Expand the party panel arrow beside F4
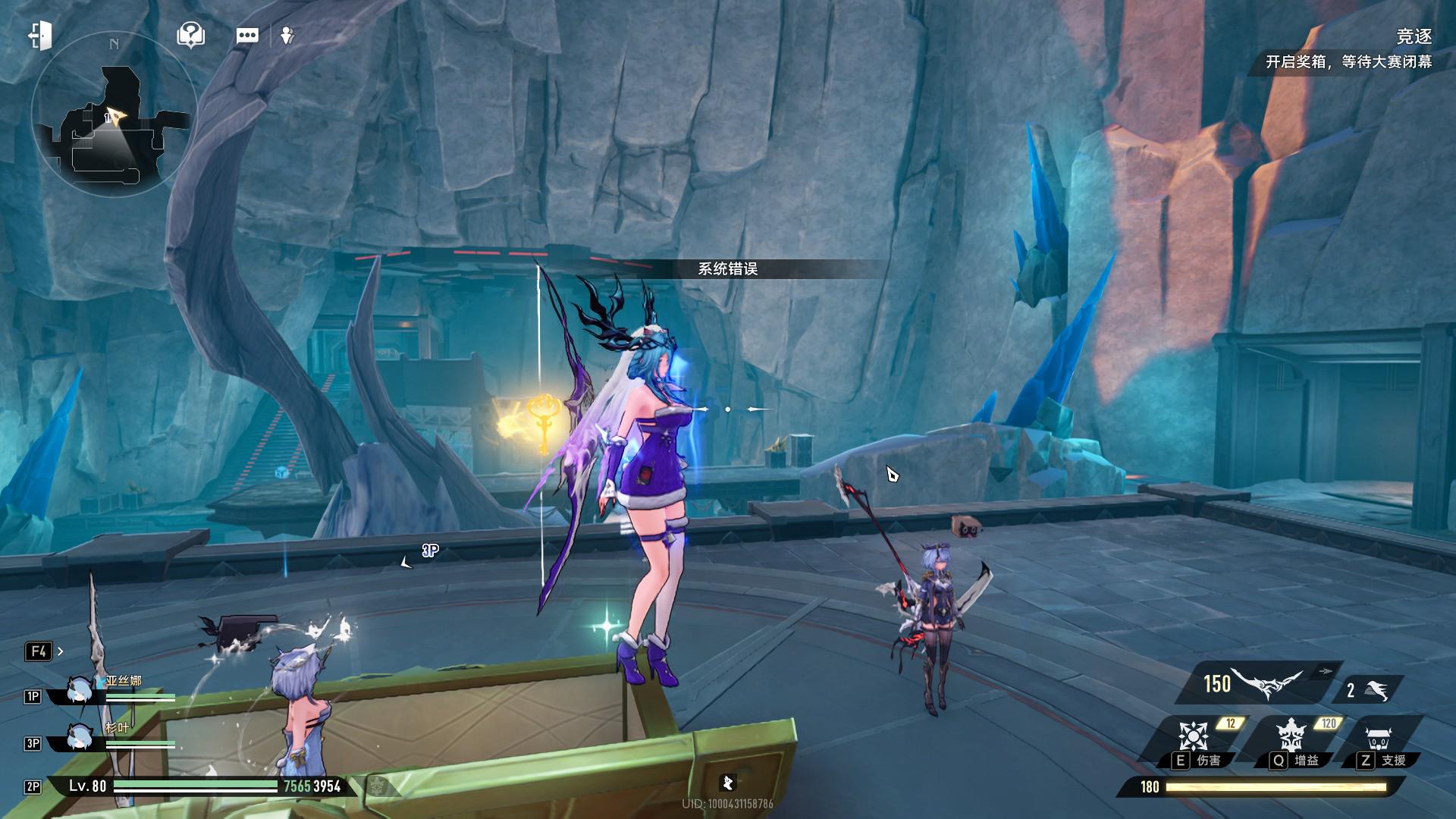Screen dimensions: 1456x819 pyautogui.click(x=61, y=651)
